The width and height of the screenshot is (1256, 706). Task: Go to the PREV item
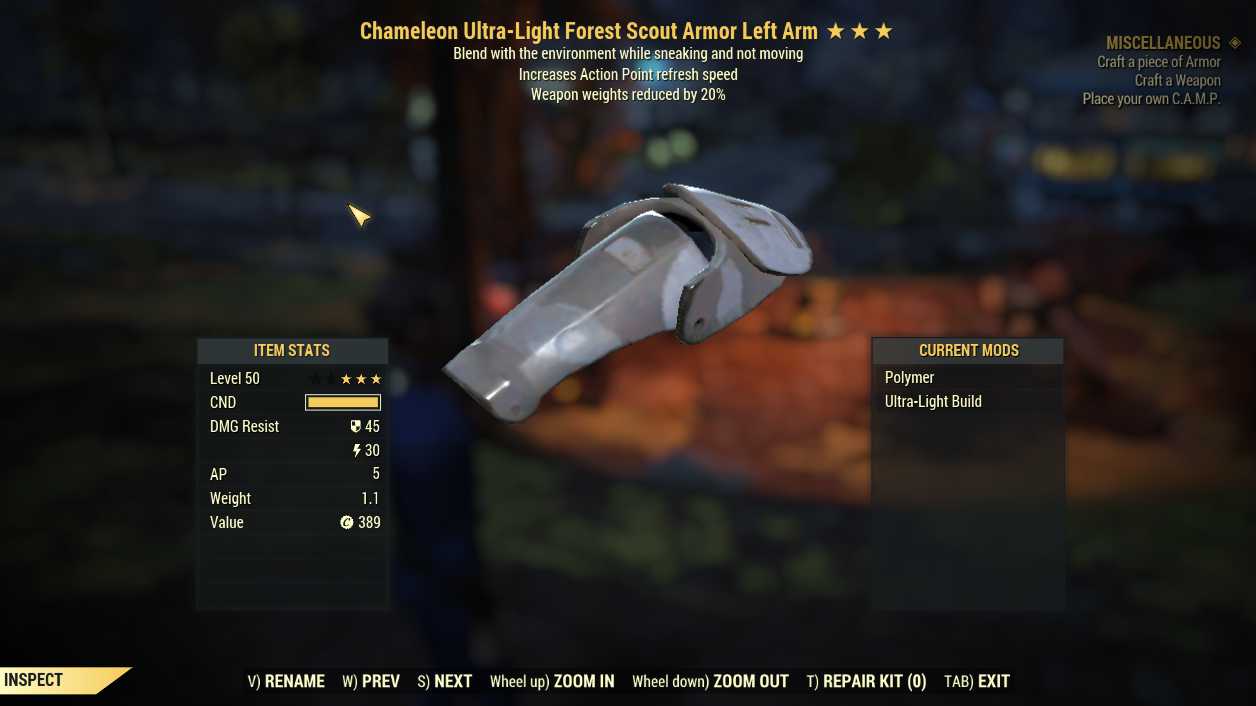point(371,681)
